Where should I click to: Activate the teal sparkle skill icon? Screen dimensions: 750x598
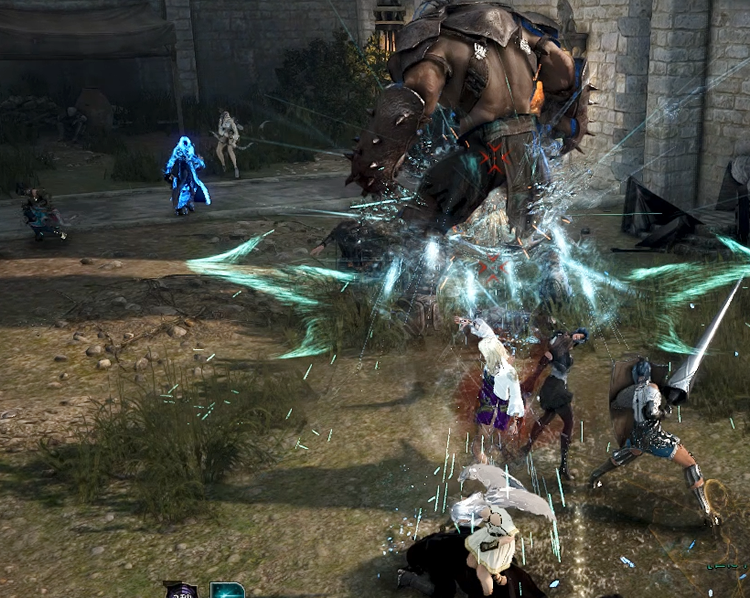[228, 590]
